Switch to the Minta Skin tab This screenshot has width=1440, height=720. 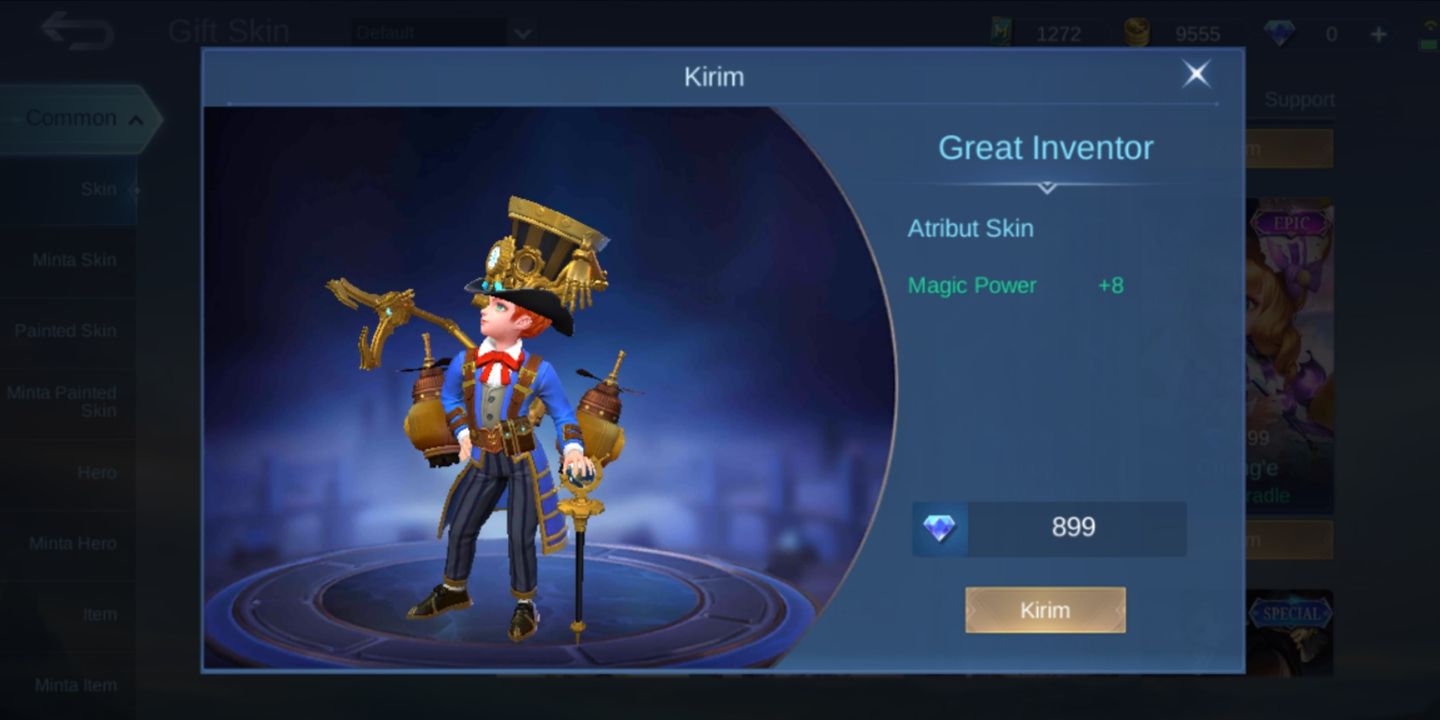click(75, 259)
